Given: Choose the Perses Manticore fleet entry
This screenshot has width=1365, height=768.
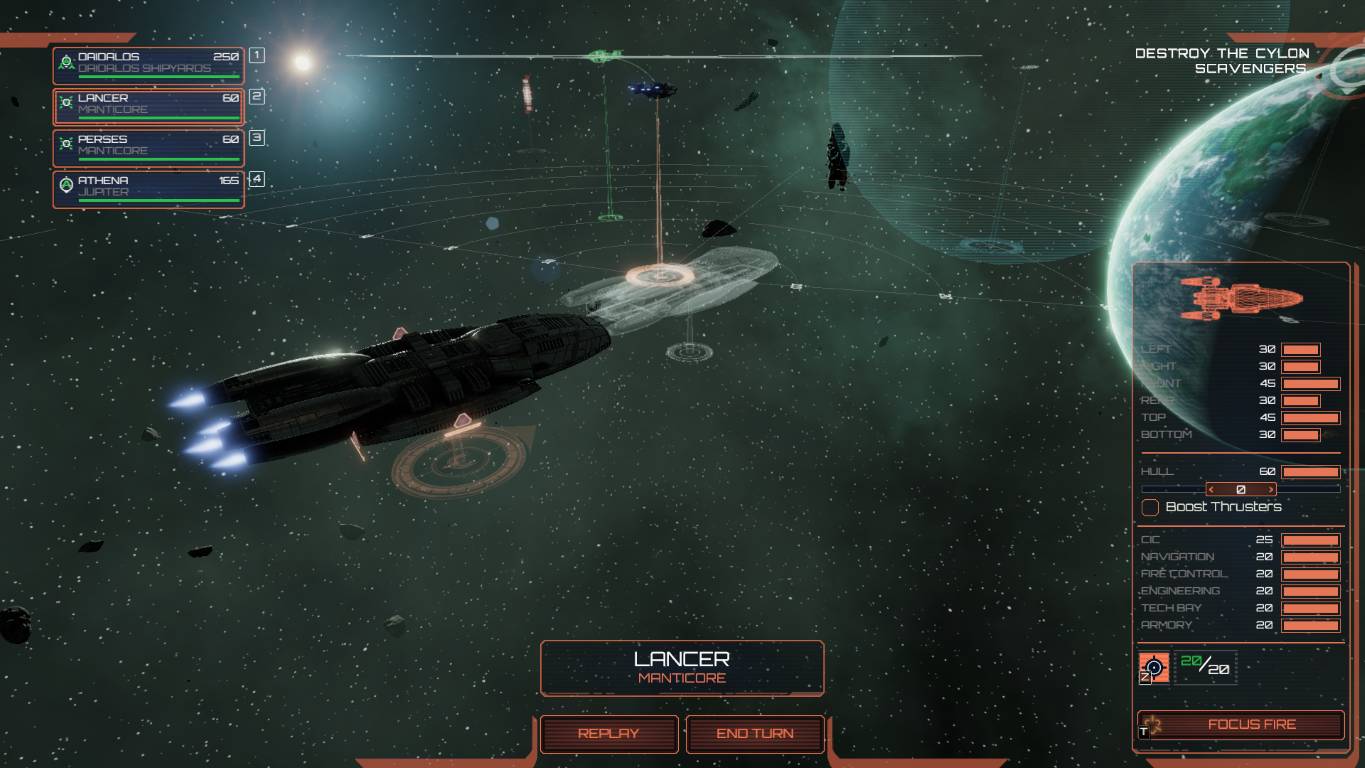Looking at the screenshot, I should pos(148,146).
